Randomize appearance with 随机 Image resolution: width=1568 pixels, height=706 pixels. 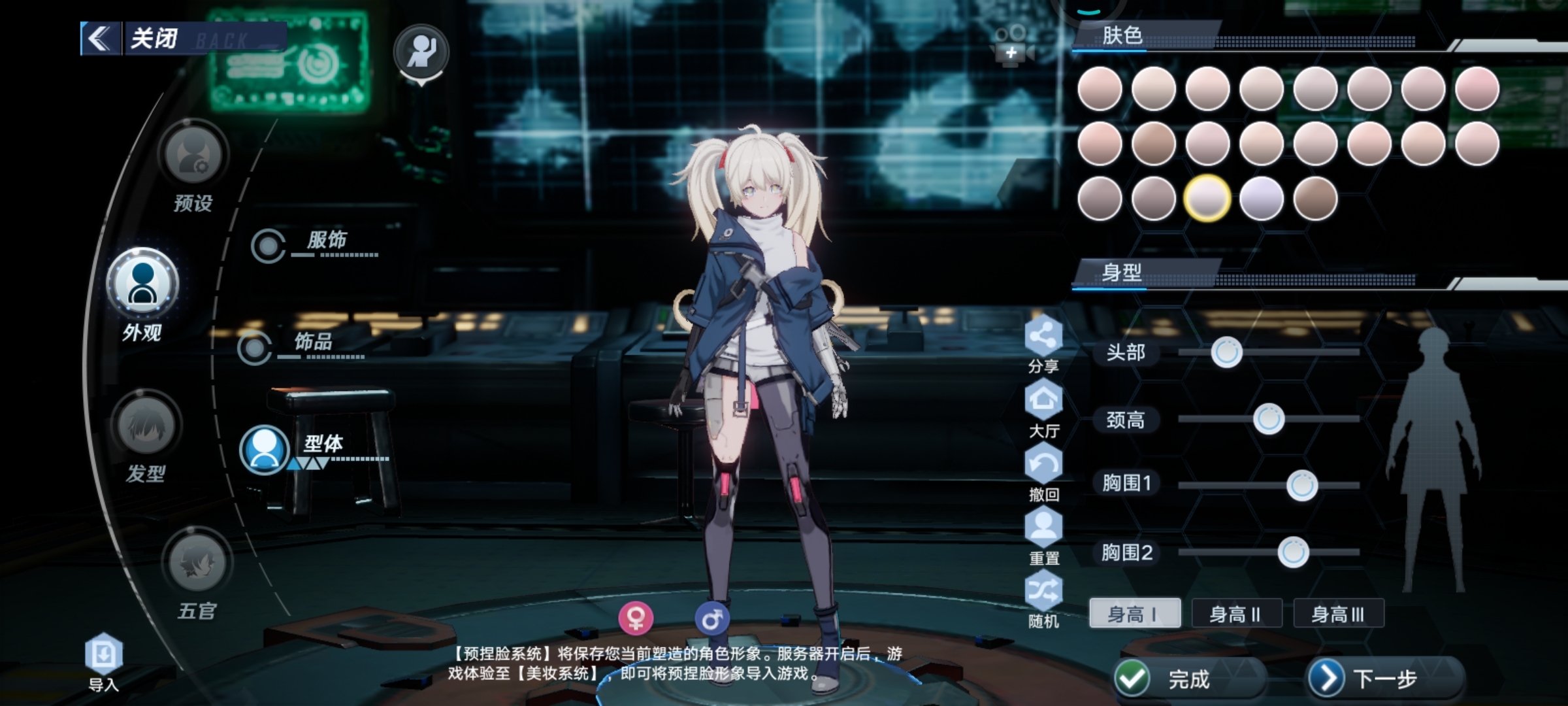point(1043,591)
